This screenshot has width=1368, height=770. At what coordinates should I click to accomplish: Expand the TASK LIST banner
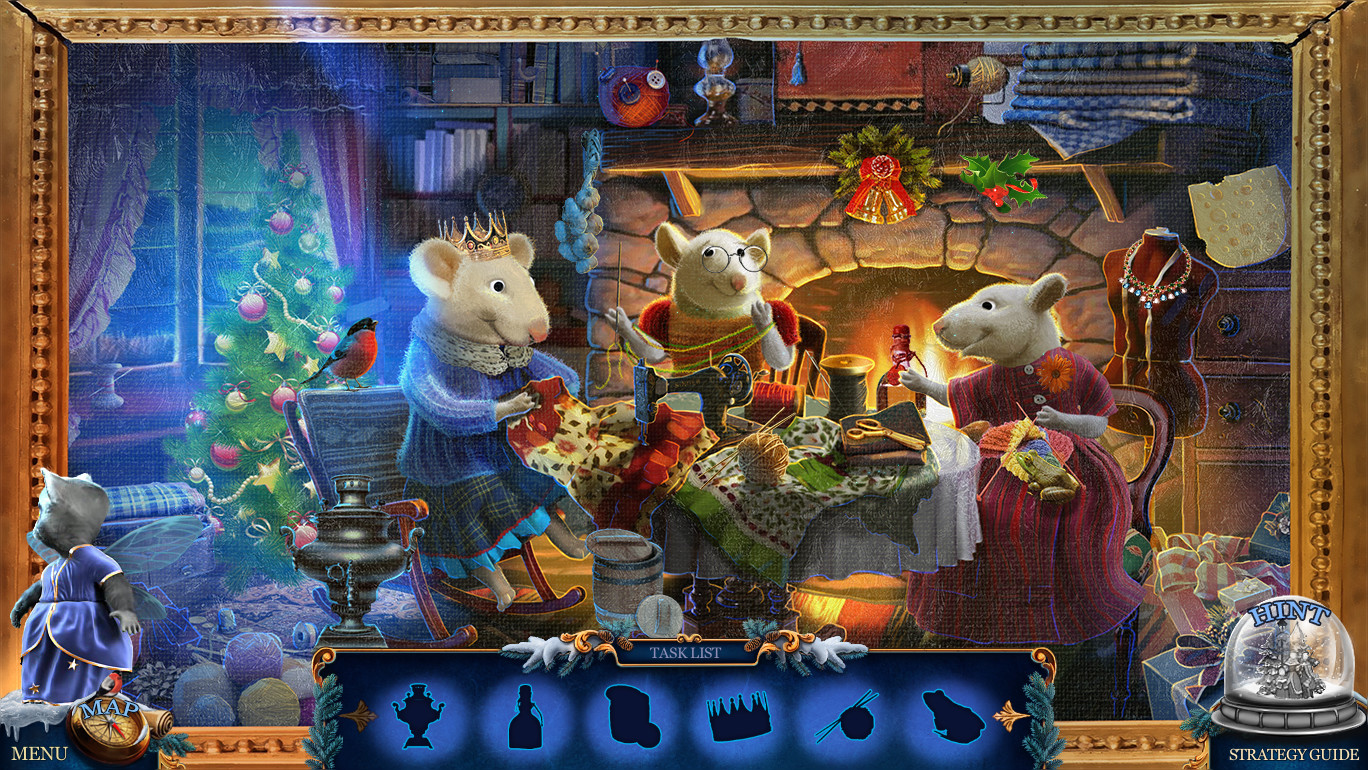[x=688, y=651]
